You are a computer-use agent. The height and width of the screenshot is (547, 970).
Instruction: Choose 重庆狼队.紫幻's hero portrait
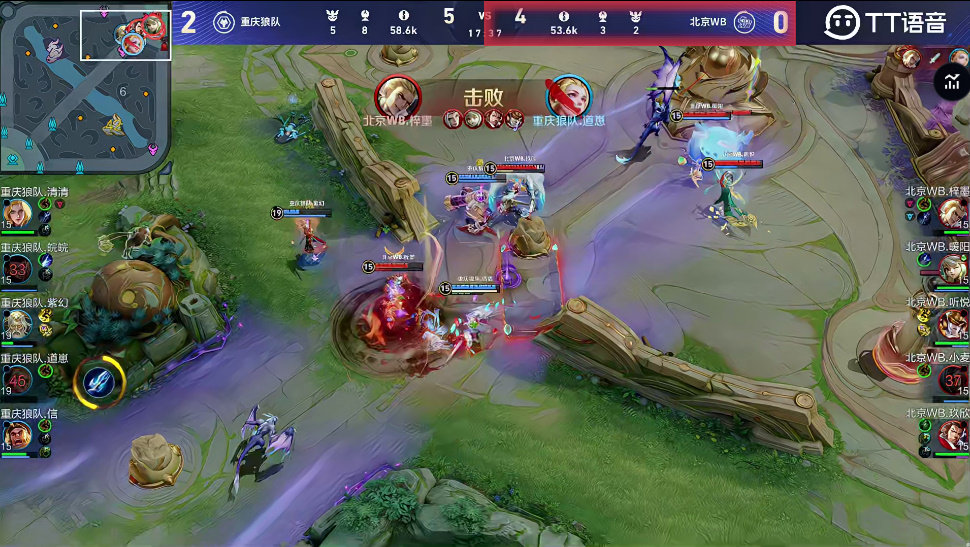point(17,325)
